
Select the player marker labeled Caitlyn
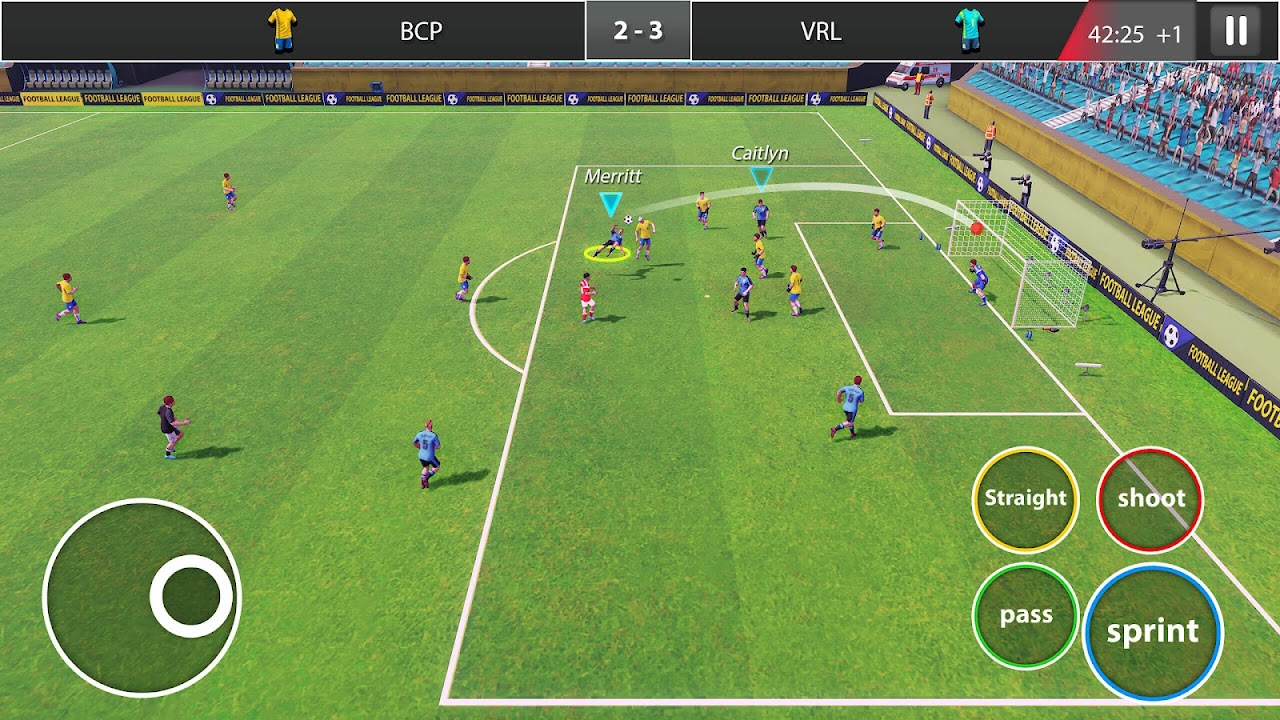click(x=763, y=178)
